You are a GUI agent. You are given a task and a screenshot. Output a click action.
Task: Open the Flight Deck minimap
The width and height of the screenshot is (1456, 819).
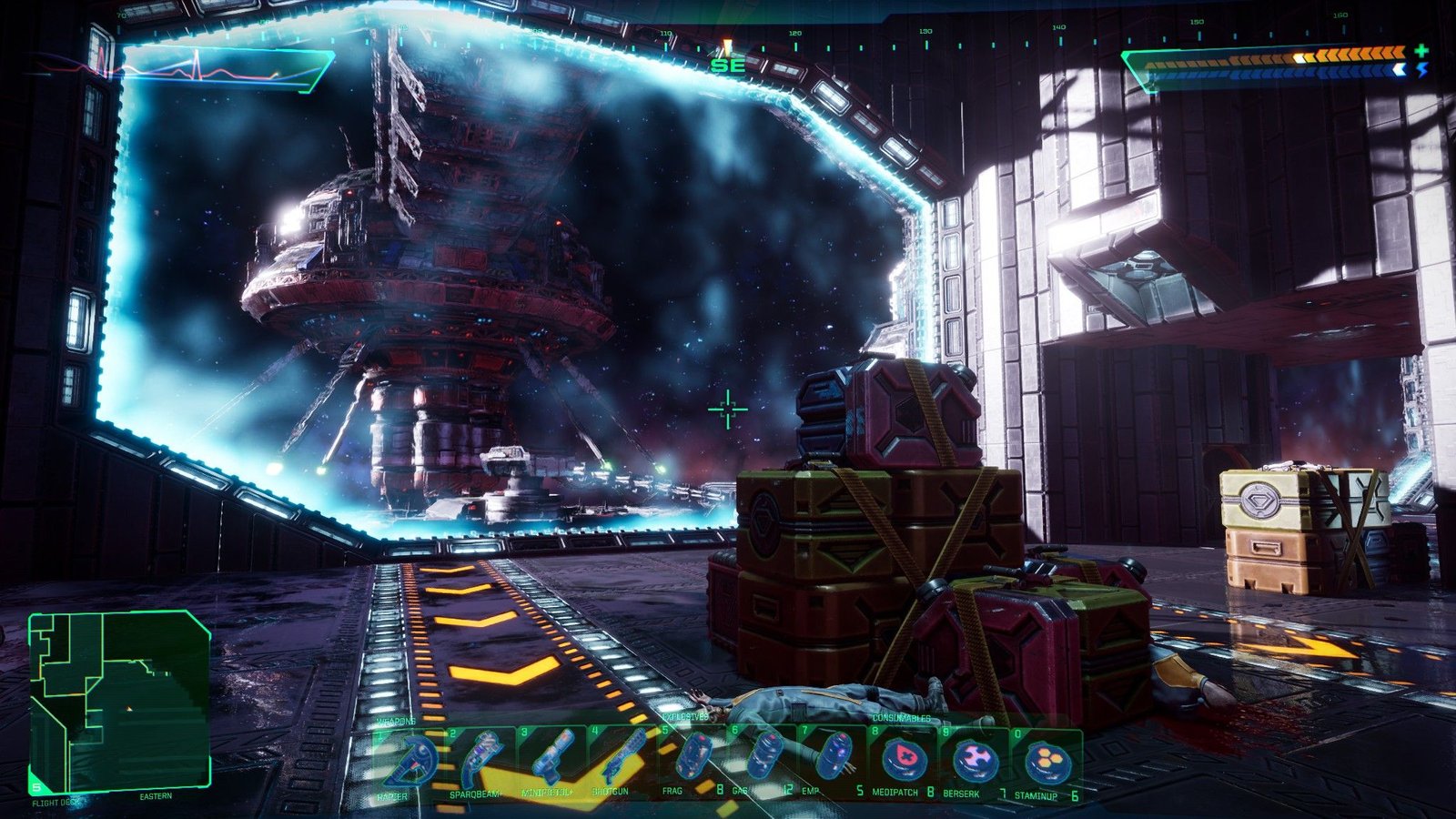coord(120,701)
